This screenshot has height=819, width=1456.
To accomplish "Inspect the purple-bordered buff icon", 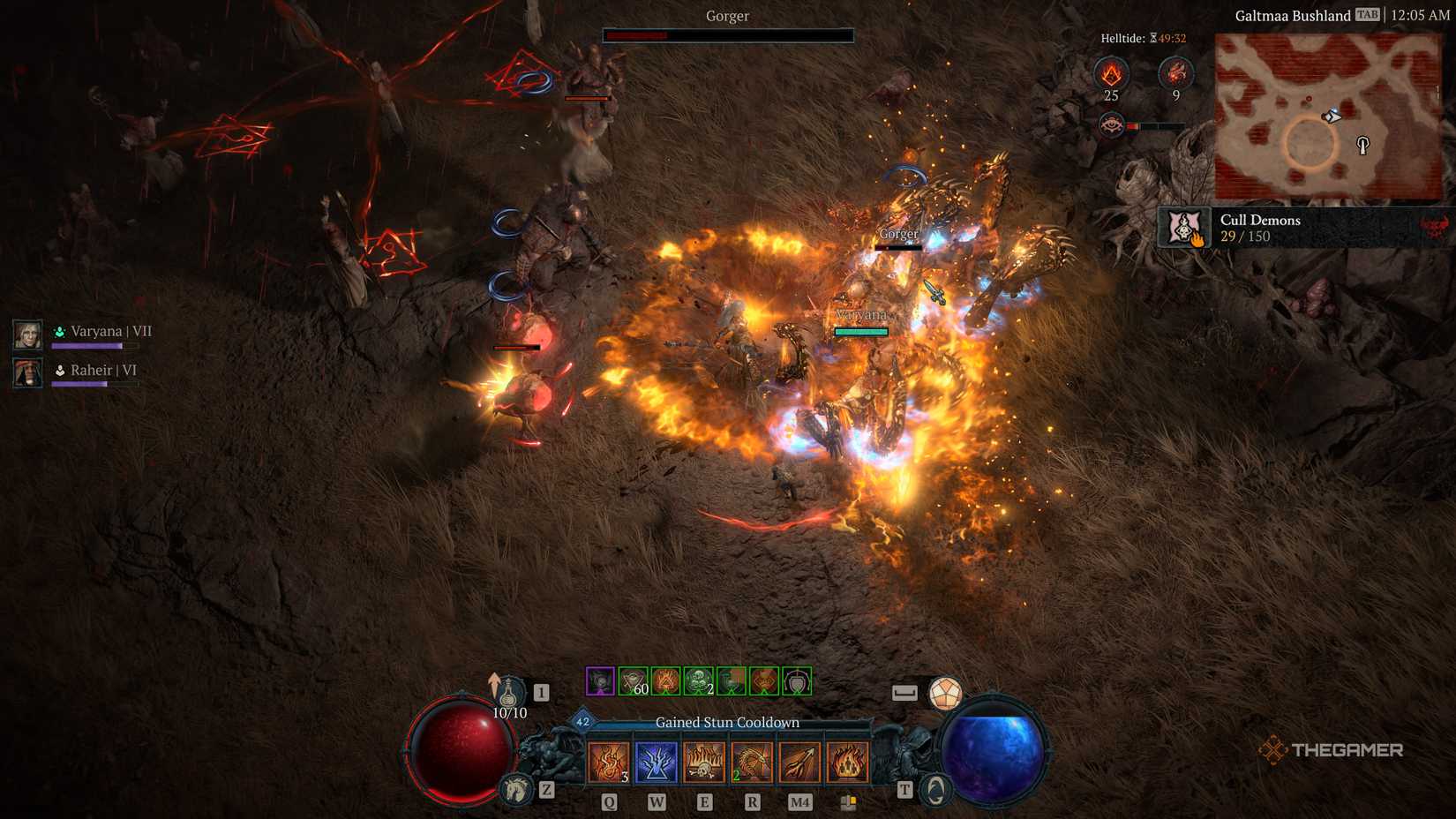I will pos(600,681).
